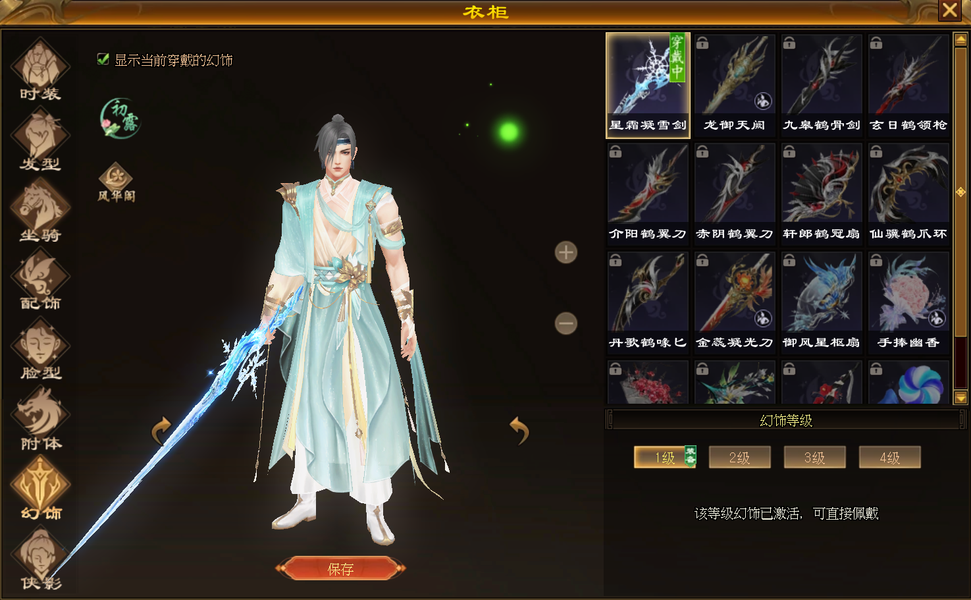Zoom in the character preview with plus
This screenshot has height=600, width=971.
566,252
